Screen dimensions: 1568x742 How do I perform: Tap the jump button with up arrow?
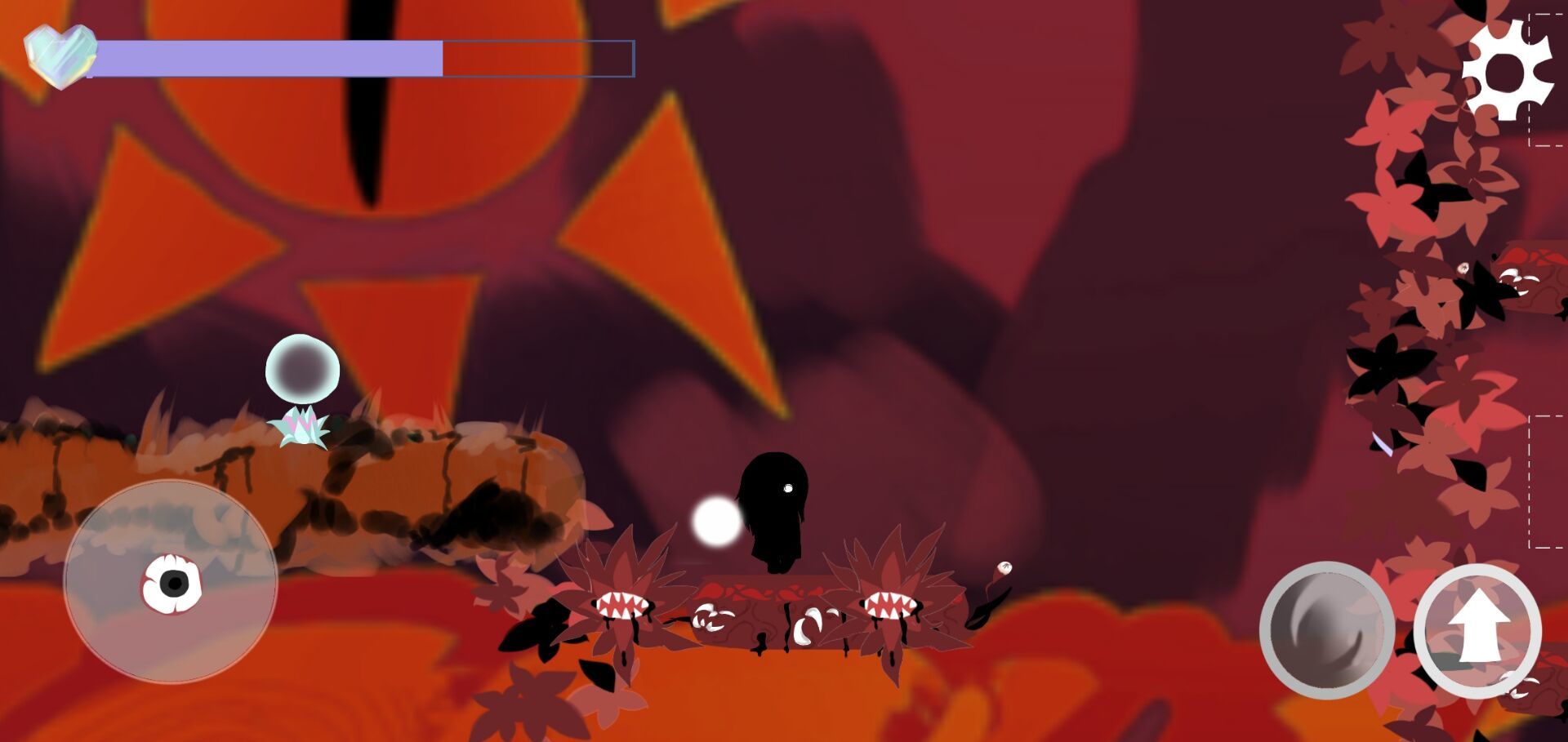point(1477,631)
